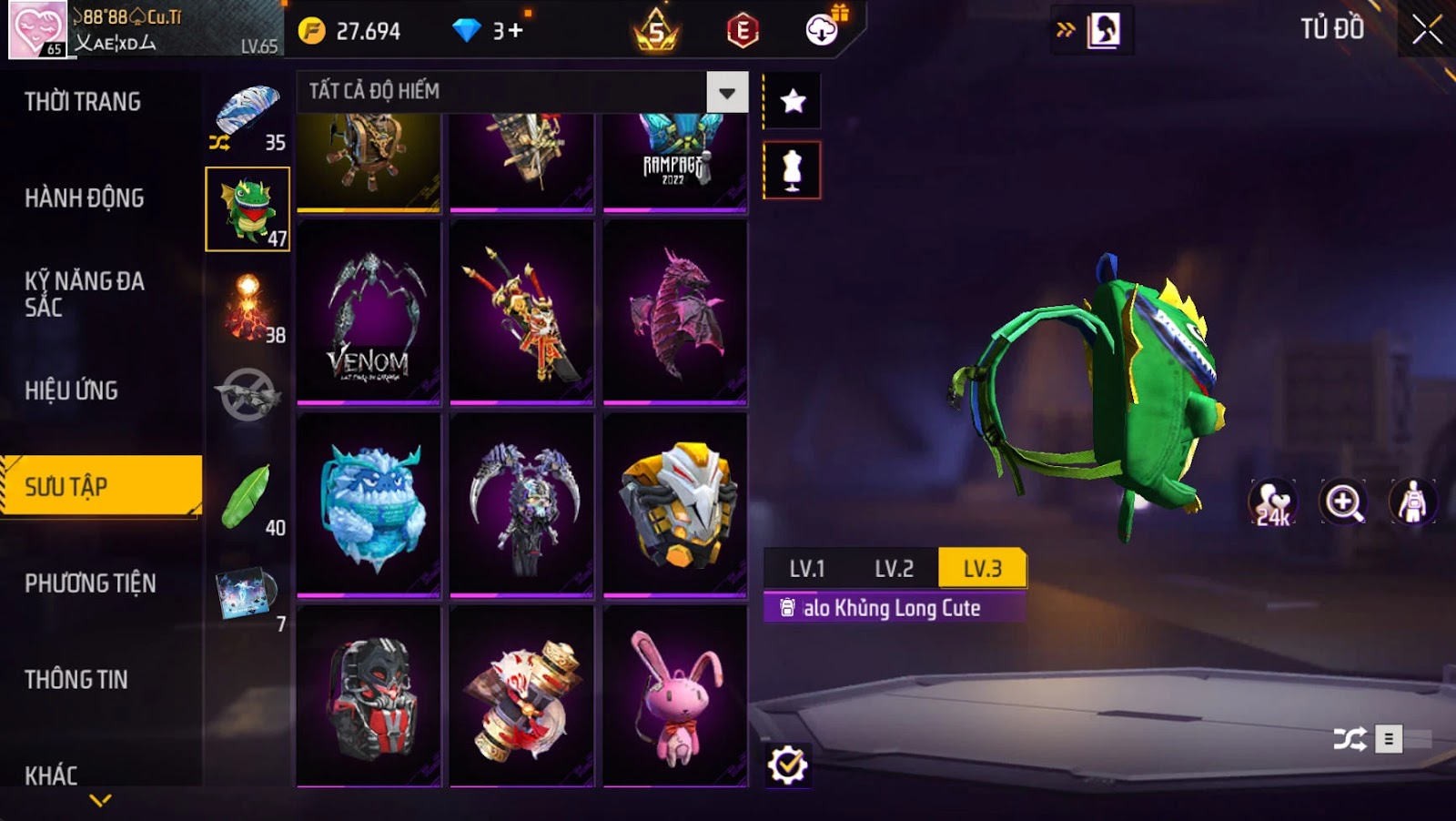
Task: Switch backpack to LV.2
Action: coord(894,569)
